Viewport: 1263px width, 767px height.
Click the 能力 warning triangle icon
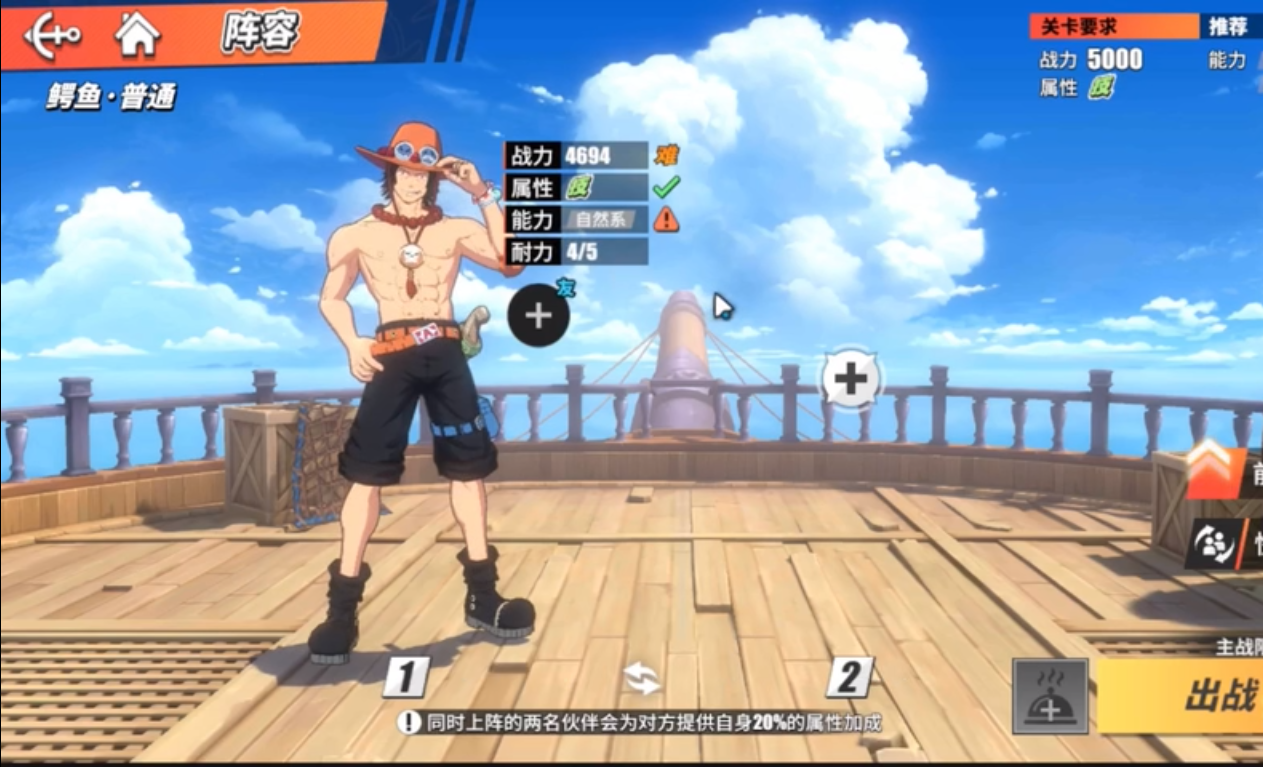(665, 219)
